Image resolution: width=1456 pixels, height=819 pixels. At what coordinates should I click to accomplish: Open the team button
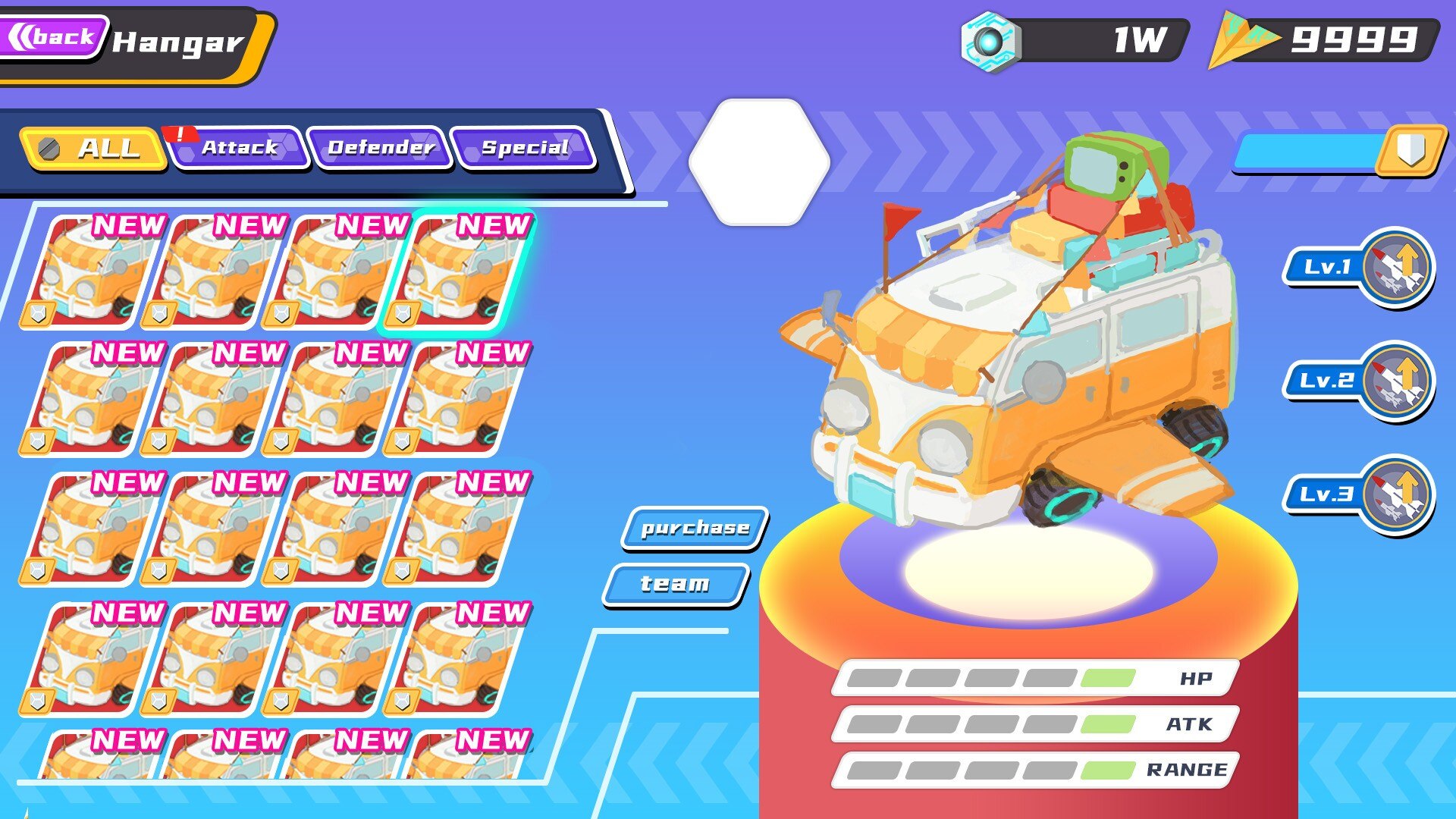coord(675,584)
